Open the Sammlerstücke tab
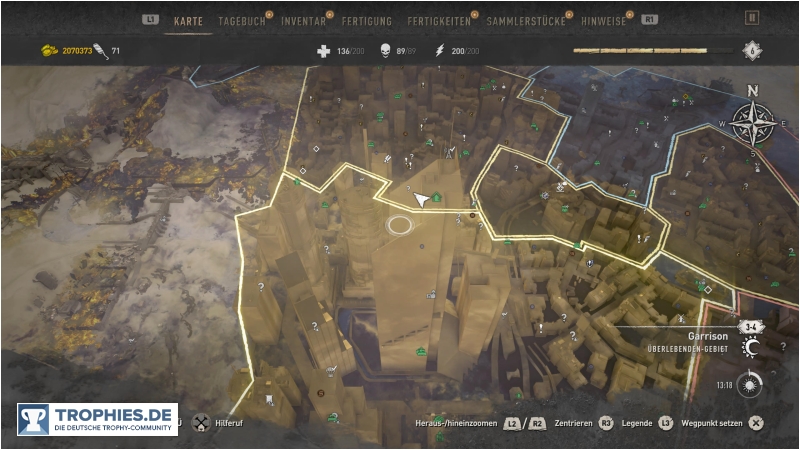The height and width of the screenshot is (450, 800). coord(523,19)
